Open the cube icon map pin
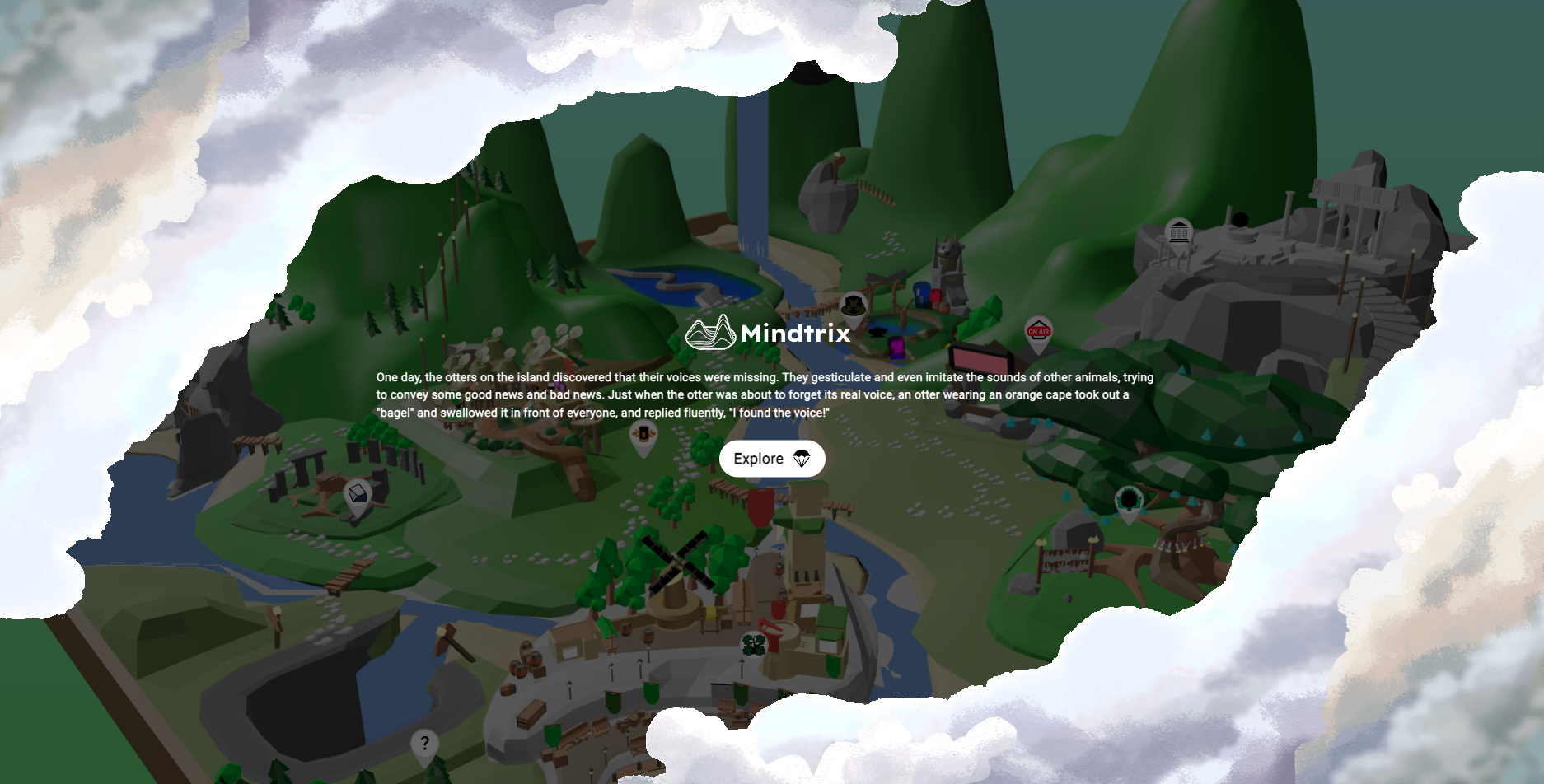The image size is (1544, 784). 358,494
